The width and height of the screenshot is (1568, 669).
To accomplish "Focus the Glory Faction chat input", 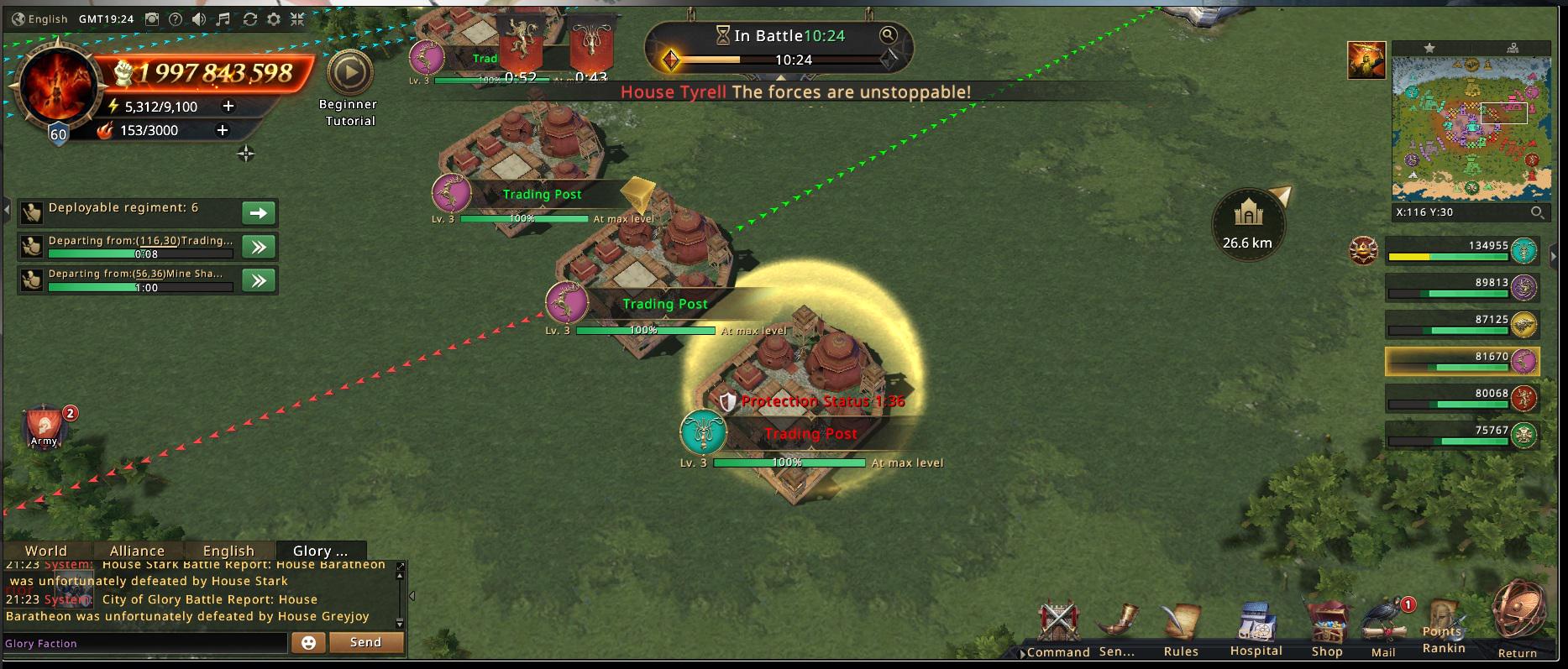I will point(144,643).
